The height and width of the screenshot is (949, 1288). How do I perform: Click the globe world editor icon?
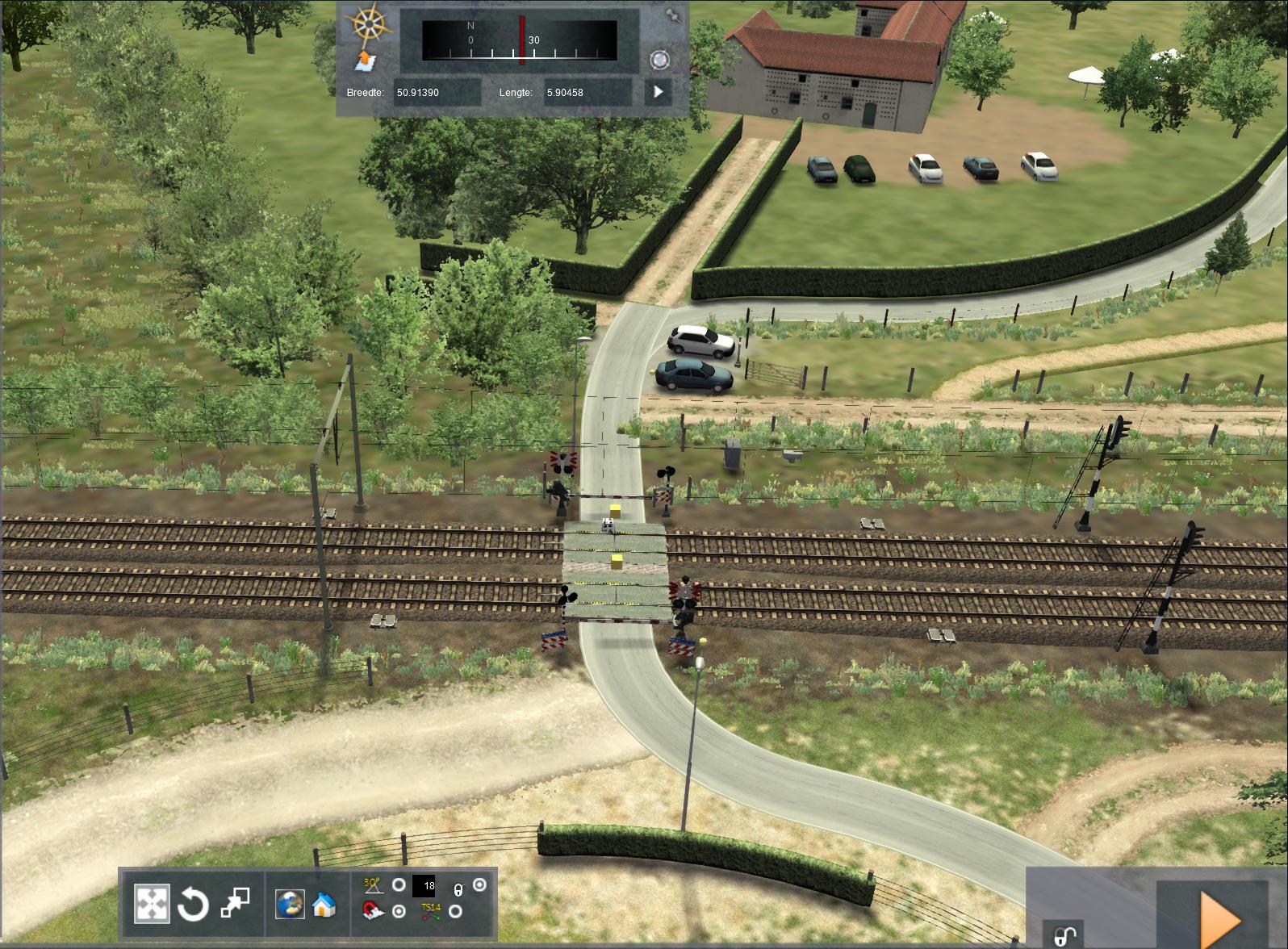pos(290,904)
